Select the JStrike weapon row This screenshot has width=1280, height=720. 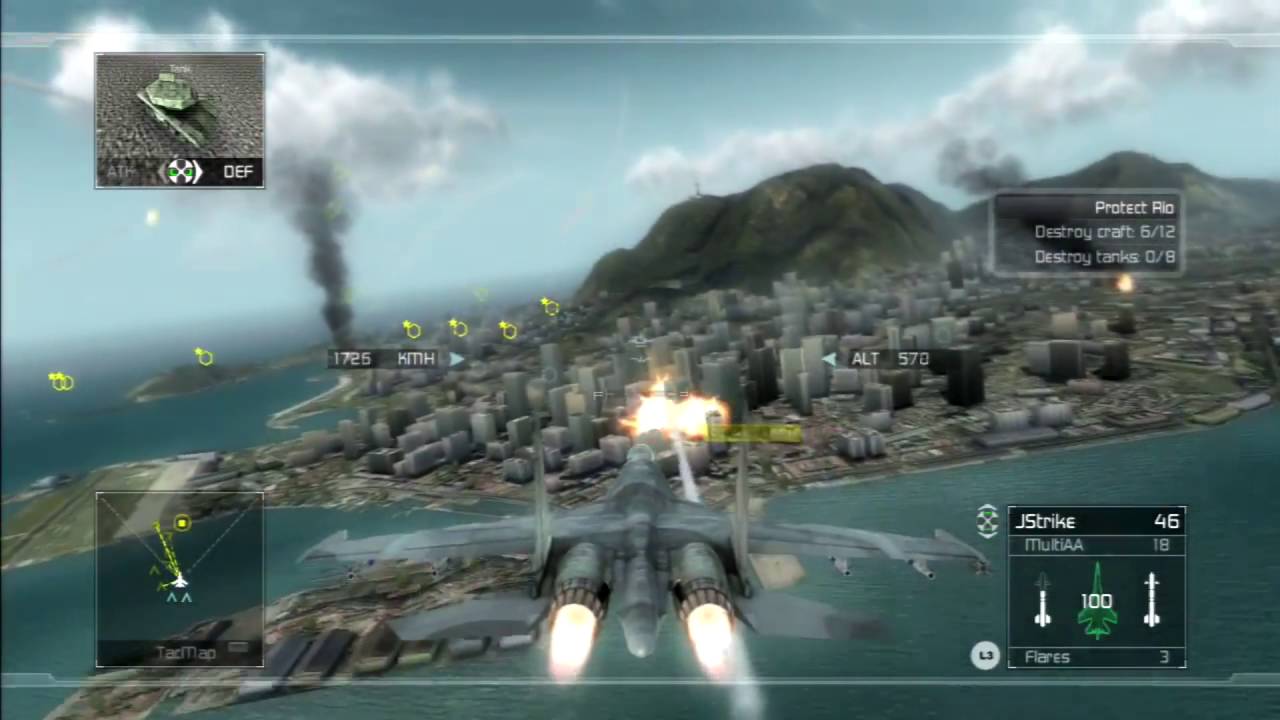tap(1097, 521)
